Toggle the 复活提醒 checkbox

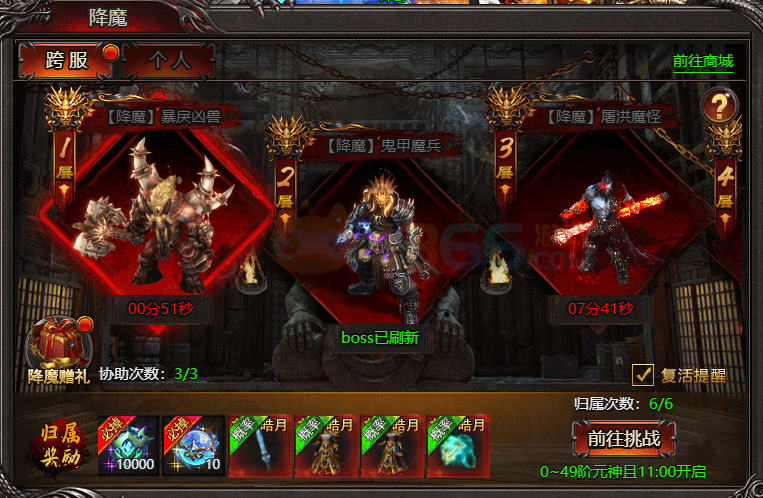(x=643, y=375)
